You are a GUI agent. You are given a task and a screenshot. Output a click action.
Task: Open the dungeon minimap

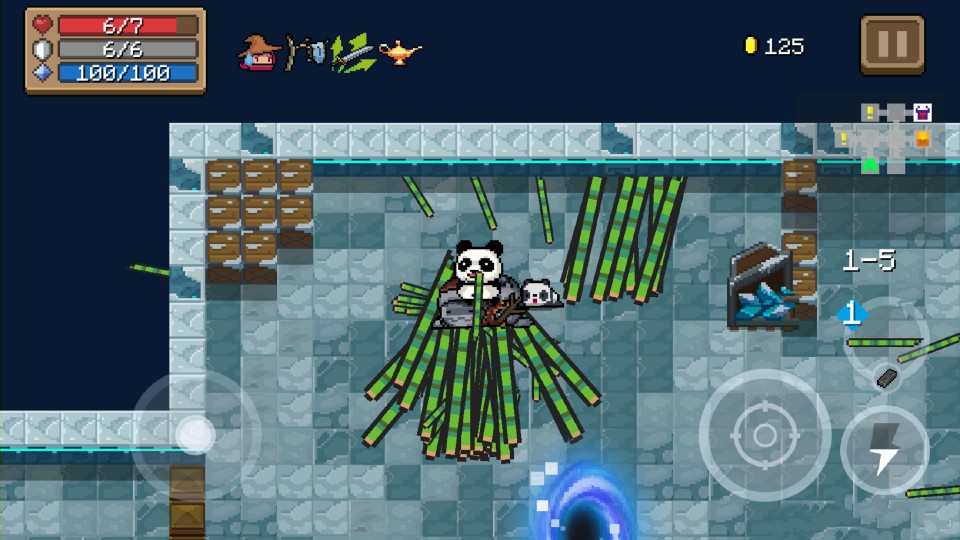click(894, 137)
